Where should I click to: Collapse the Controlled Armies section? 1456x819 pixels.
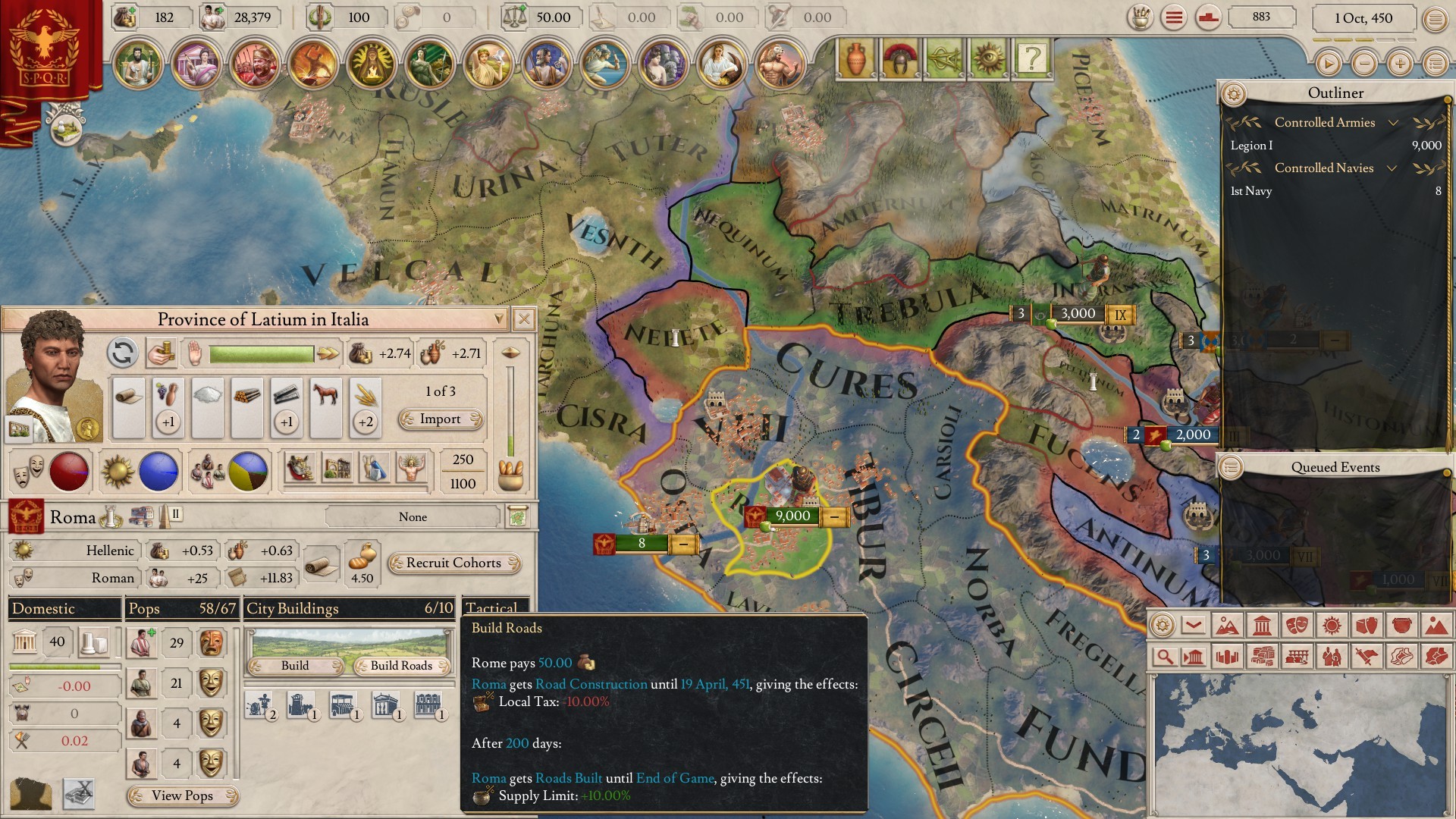pos(1393,123)
